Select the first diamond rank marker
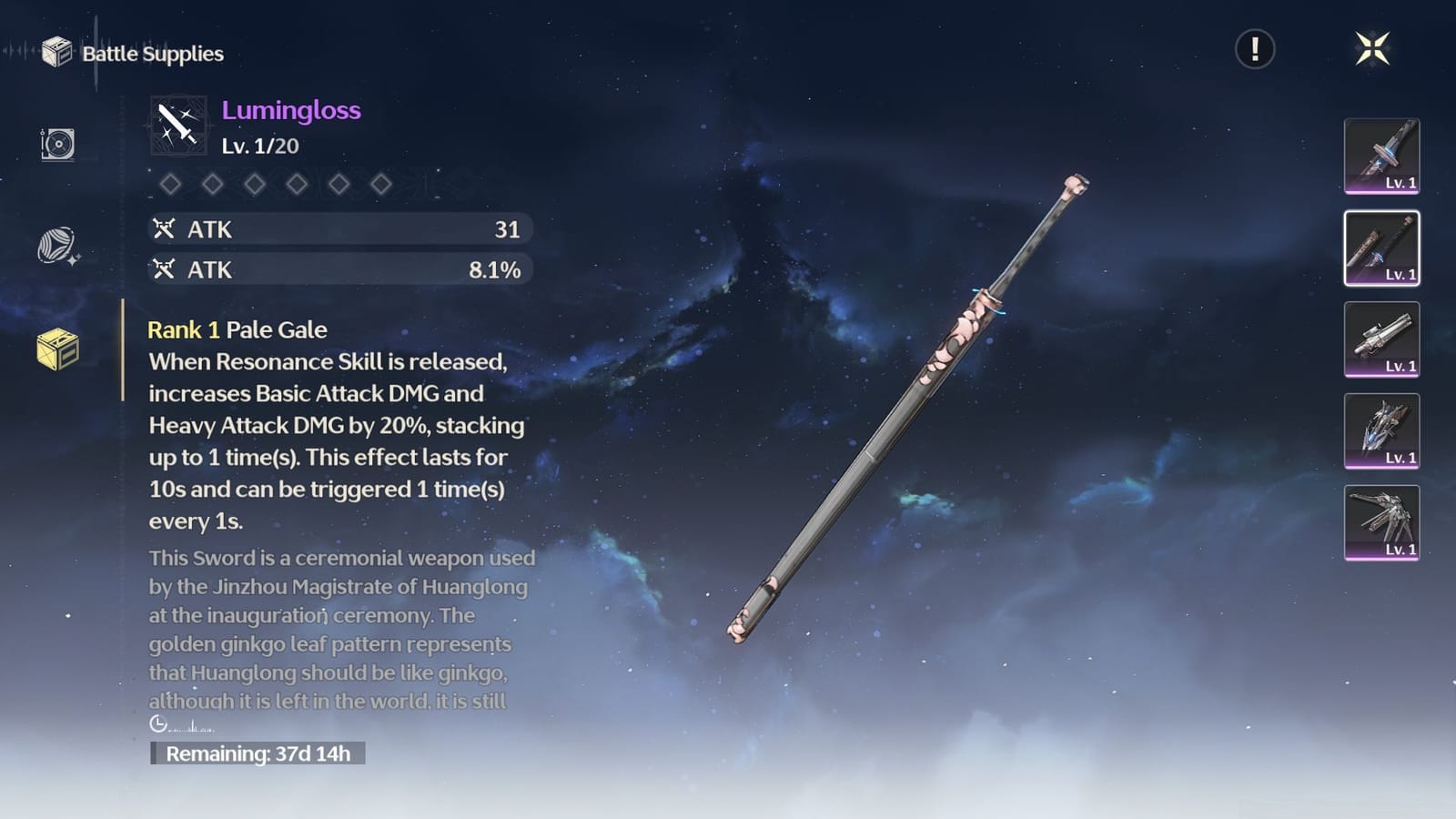The image size is (1456, 819). [x=169, y=185]
